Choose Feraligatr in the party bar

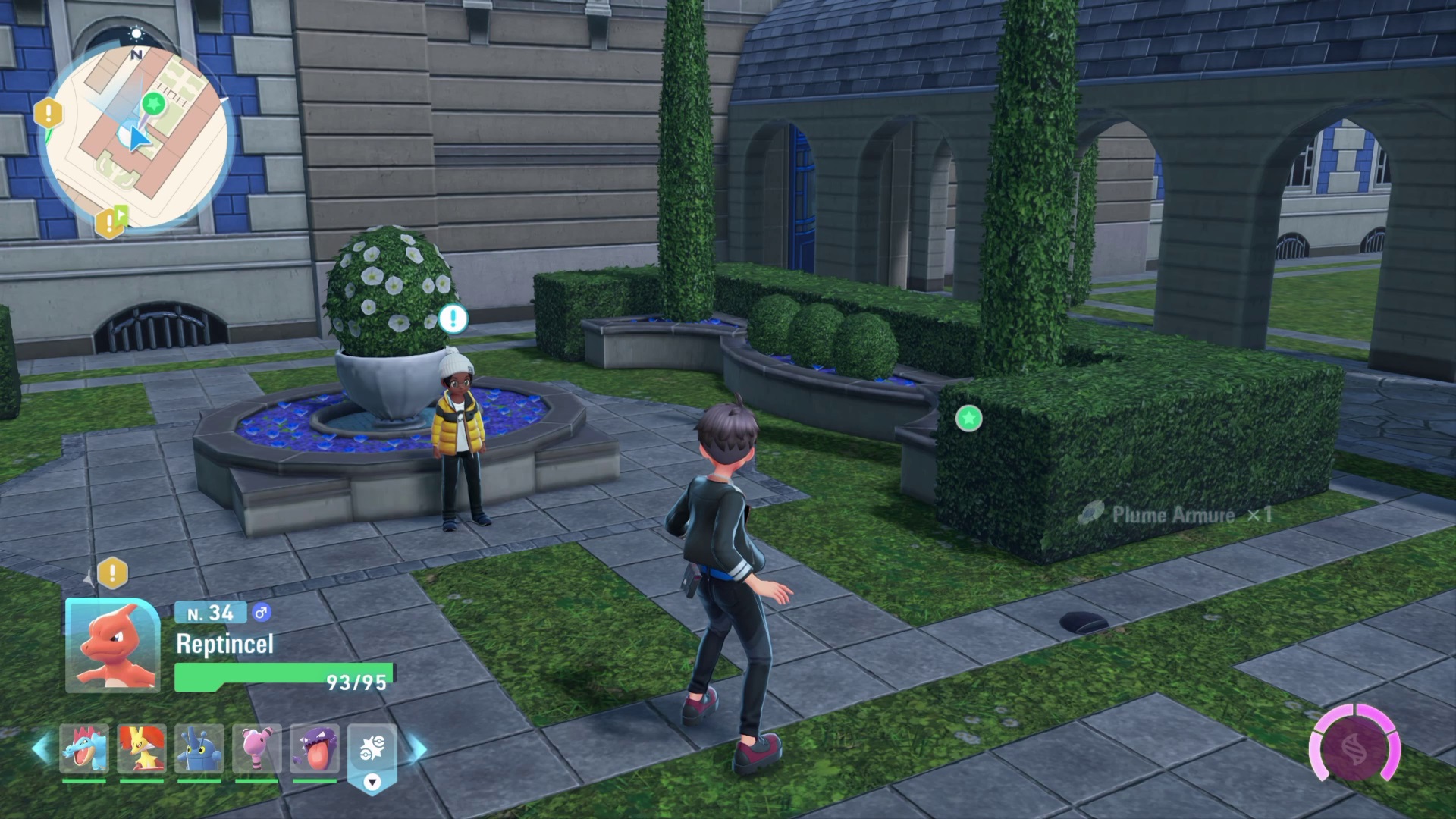click(x=84, y=748)
